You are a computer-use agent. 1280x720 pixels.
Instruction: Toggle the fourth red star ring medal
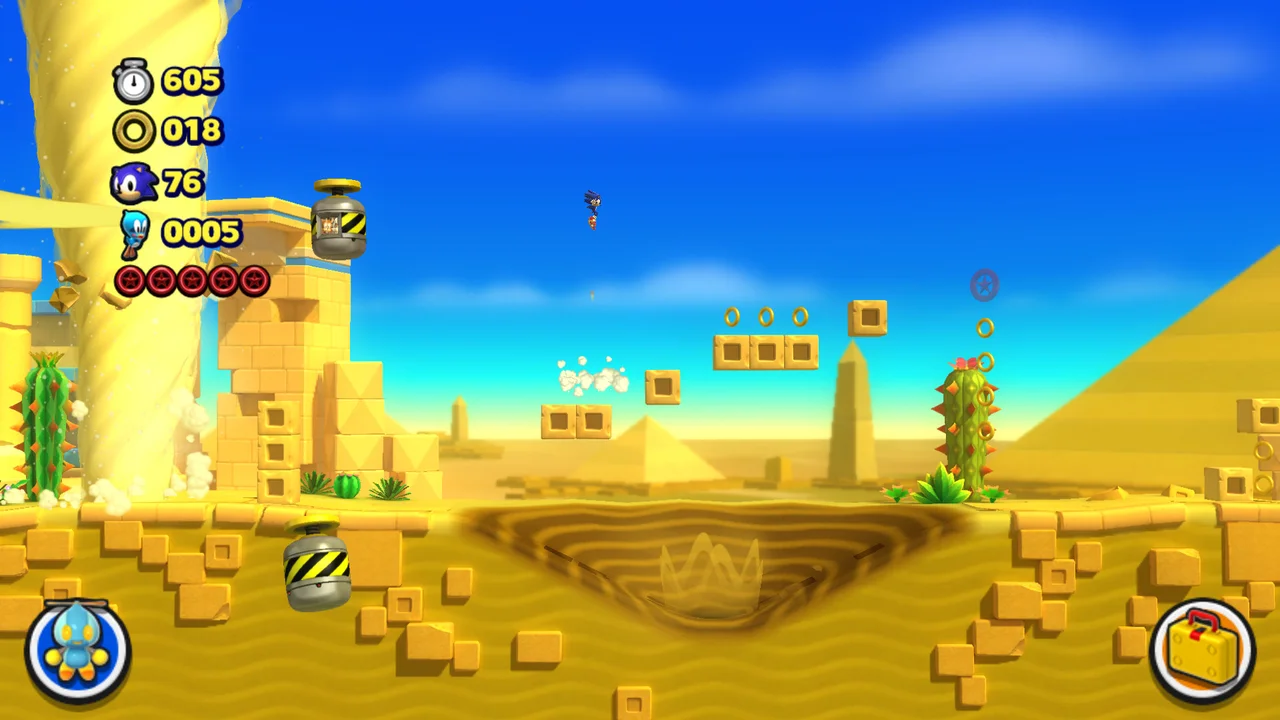pyautogui.click(x=222, y=281)
